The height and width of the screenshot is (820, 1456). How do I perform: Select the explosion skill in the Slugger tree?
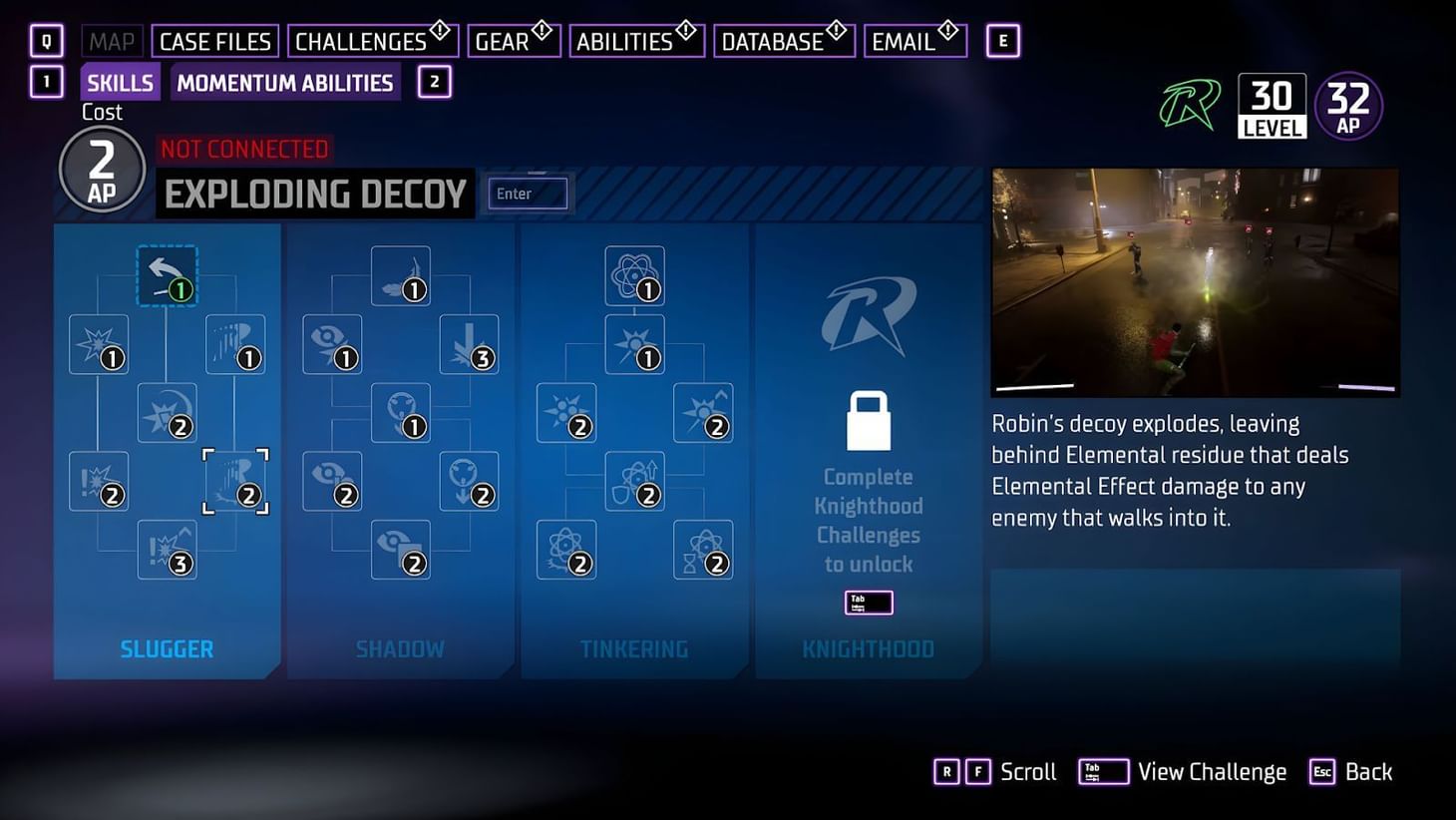(x=100, y=341)
